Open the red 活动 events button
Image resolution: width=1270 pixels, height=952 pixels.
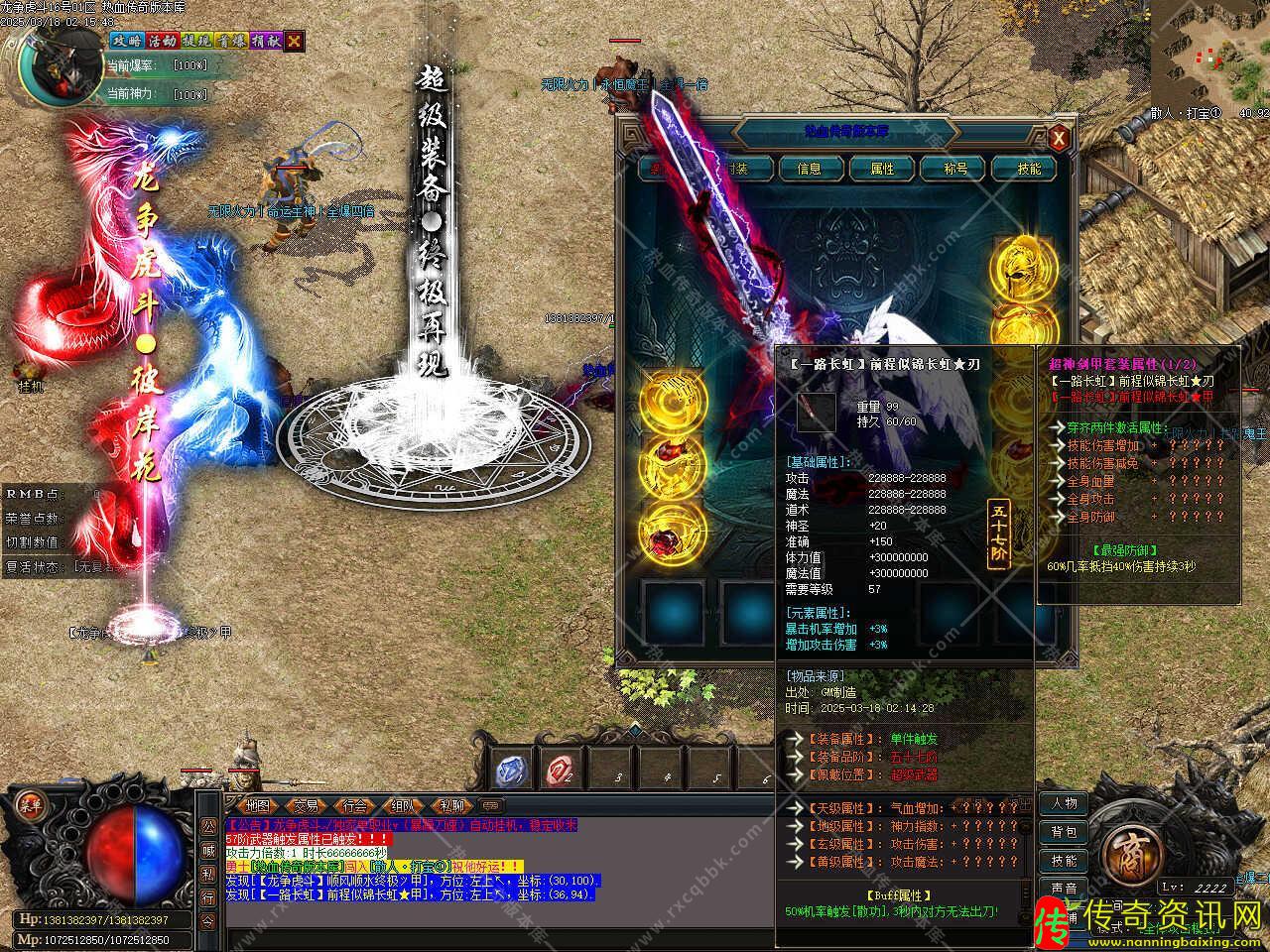tap(162, 42)
